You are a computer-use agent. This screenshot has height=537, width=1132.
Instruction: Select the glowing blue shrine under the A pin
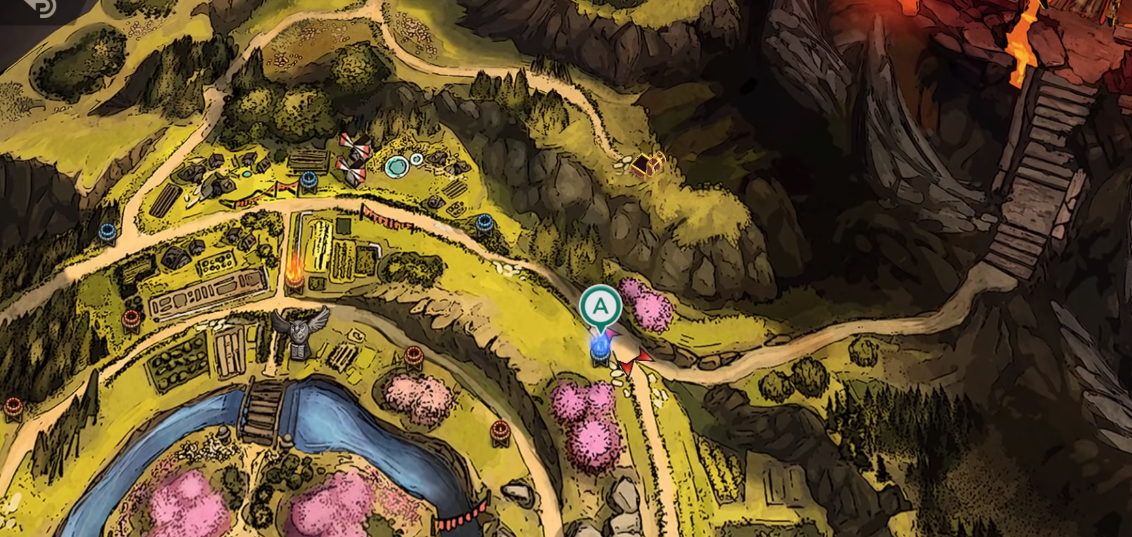[x=600, y=347]
